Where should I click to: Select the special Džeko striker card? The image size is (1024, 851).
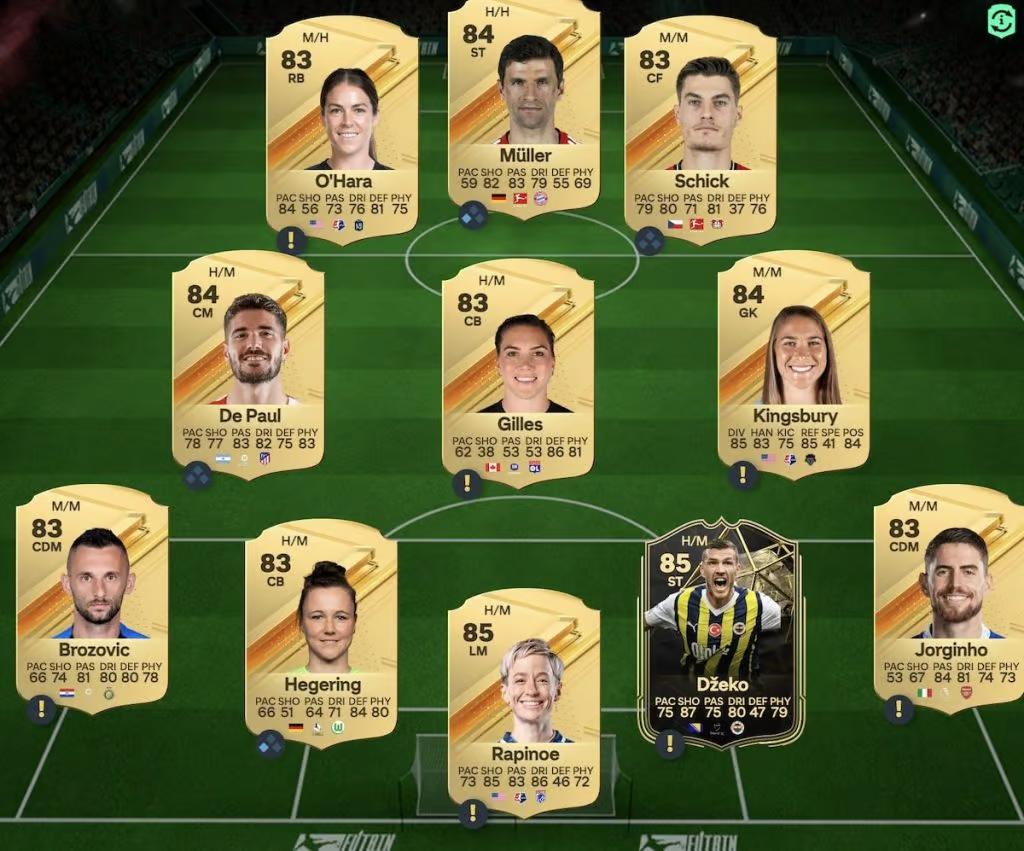[720, 630]
